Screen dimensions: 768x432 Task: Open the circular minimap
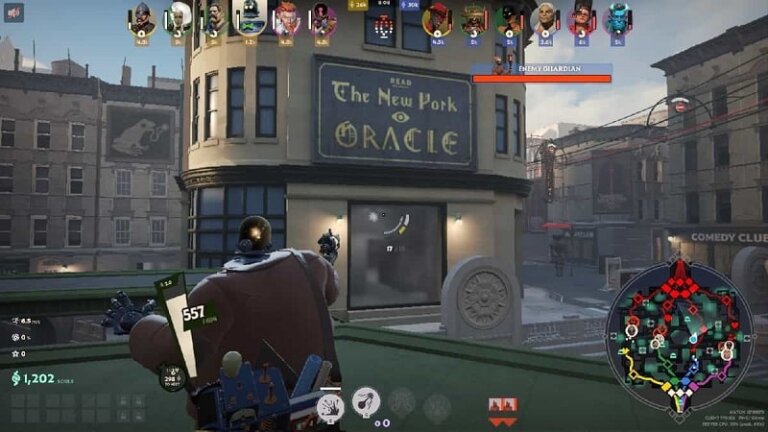[680, 334]
